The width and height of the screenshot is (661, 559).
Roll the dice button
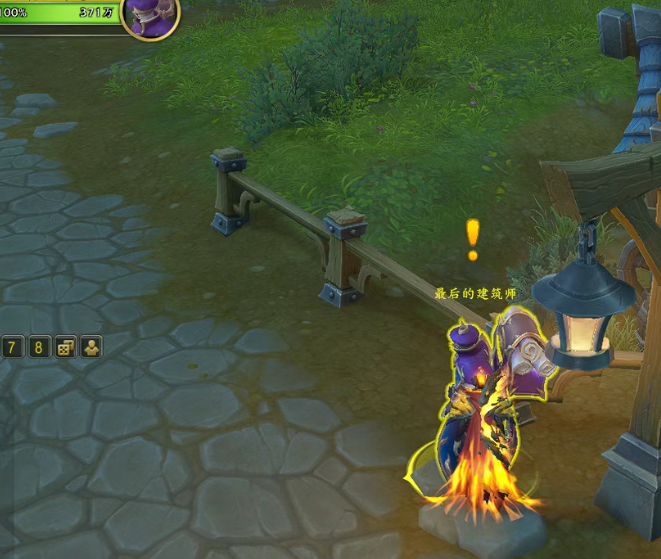pyautogui.click(x=65, y=347)
